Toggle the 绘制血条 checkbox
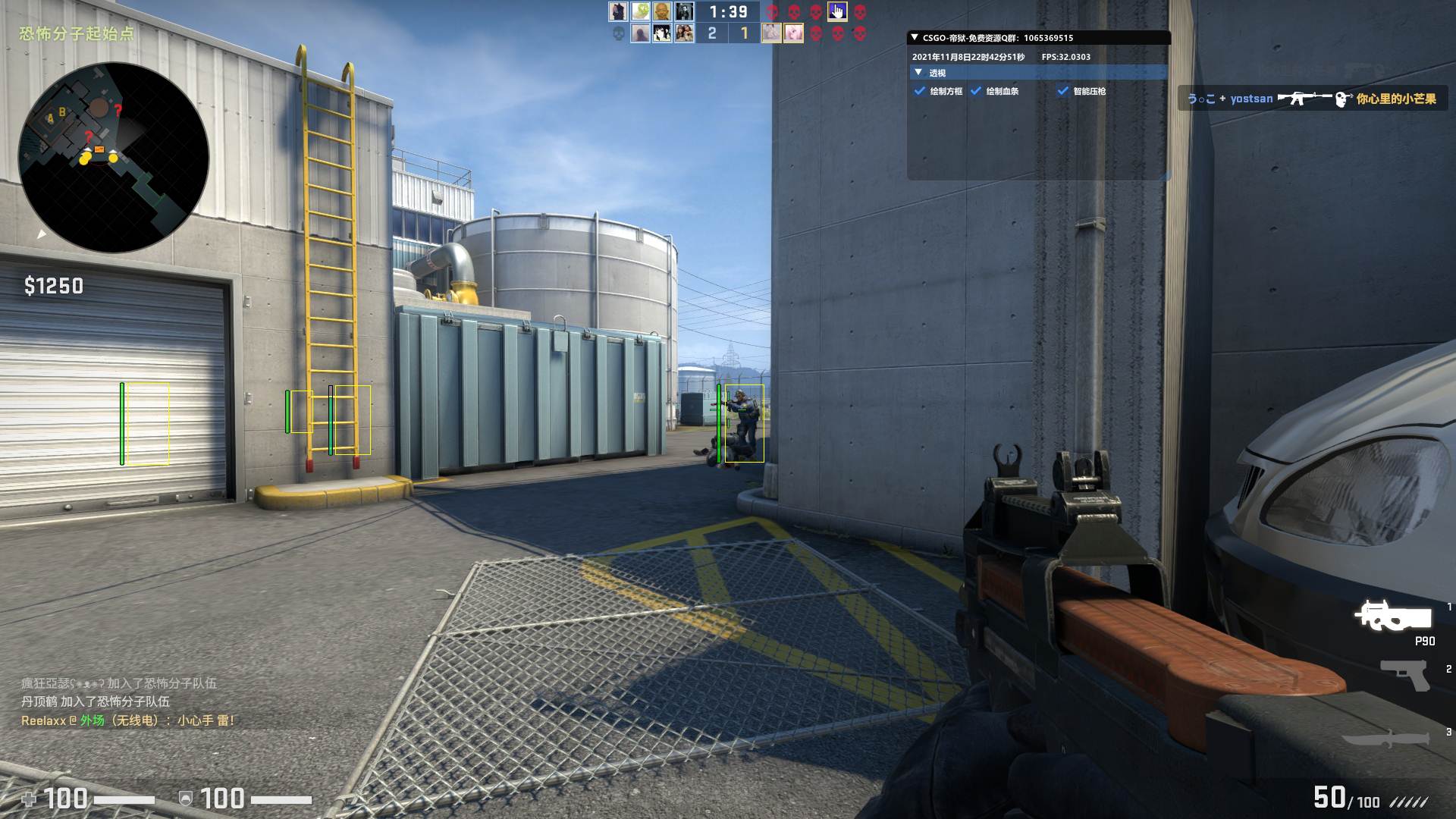This screenshot has height=819, width=1456. pyautogui.click(x=977, y=91)
